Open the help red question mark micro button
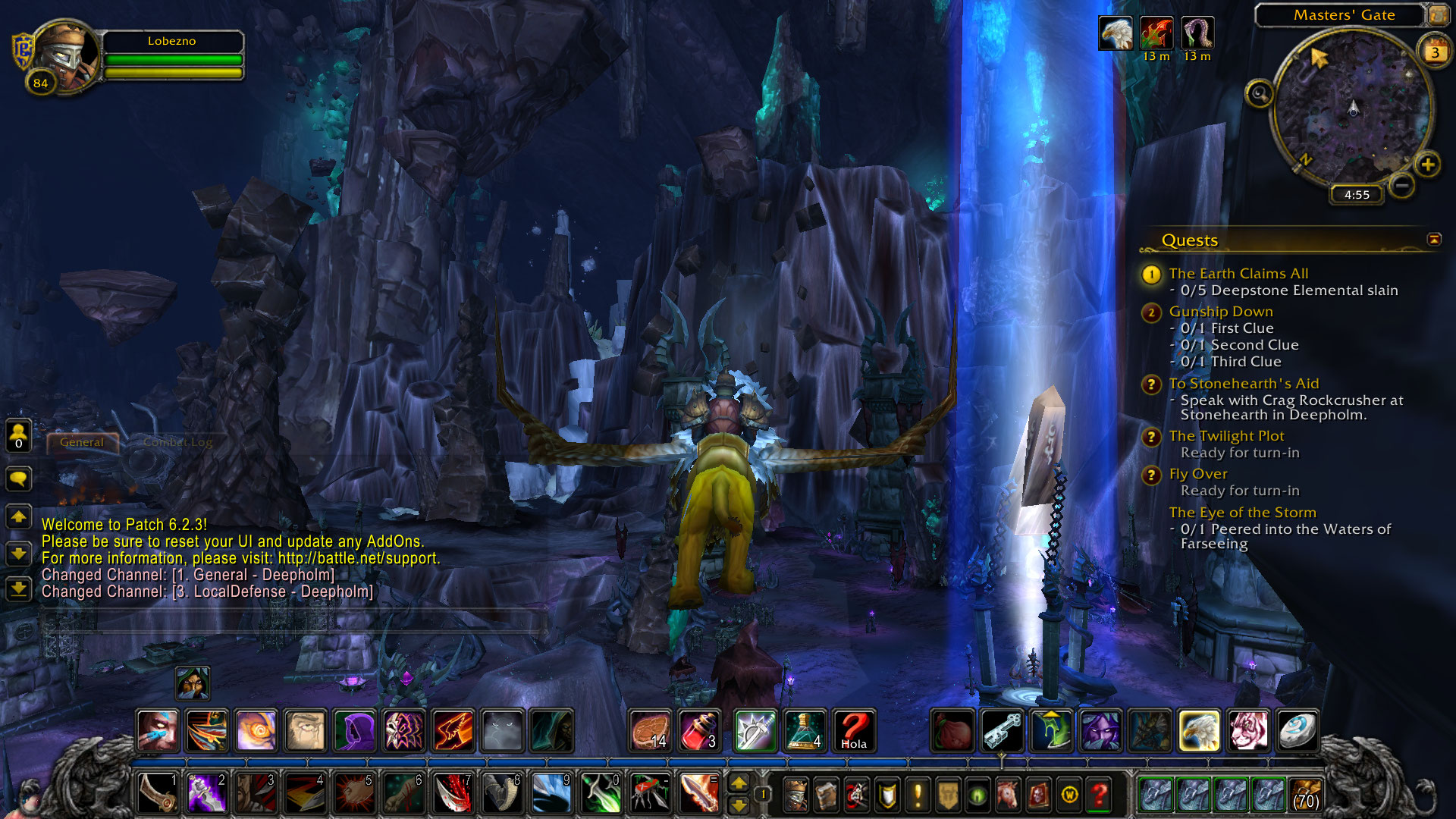 point(1099,795)
